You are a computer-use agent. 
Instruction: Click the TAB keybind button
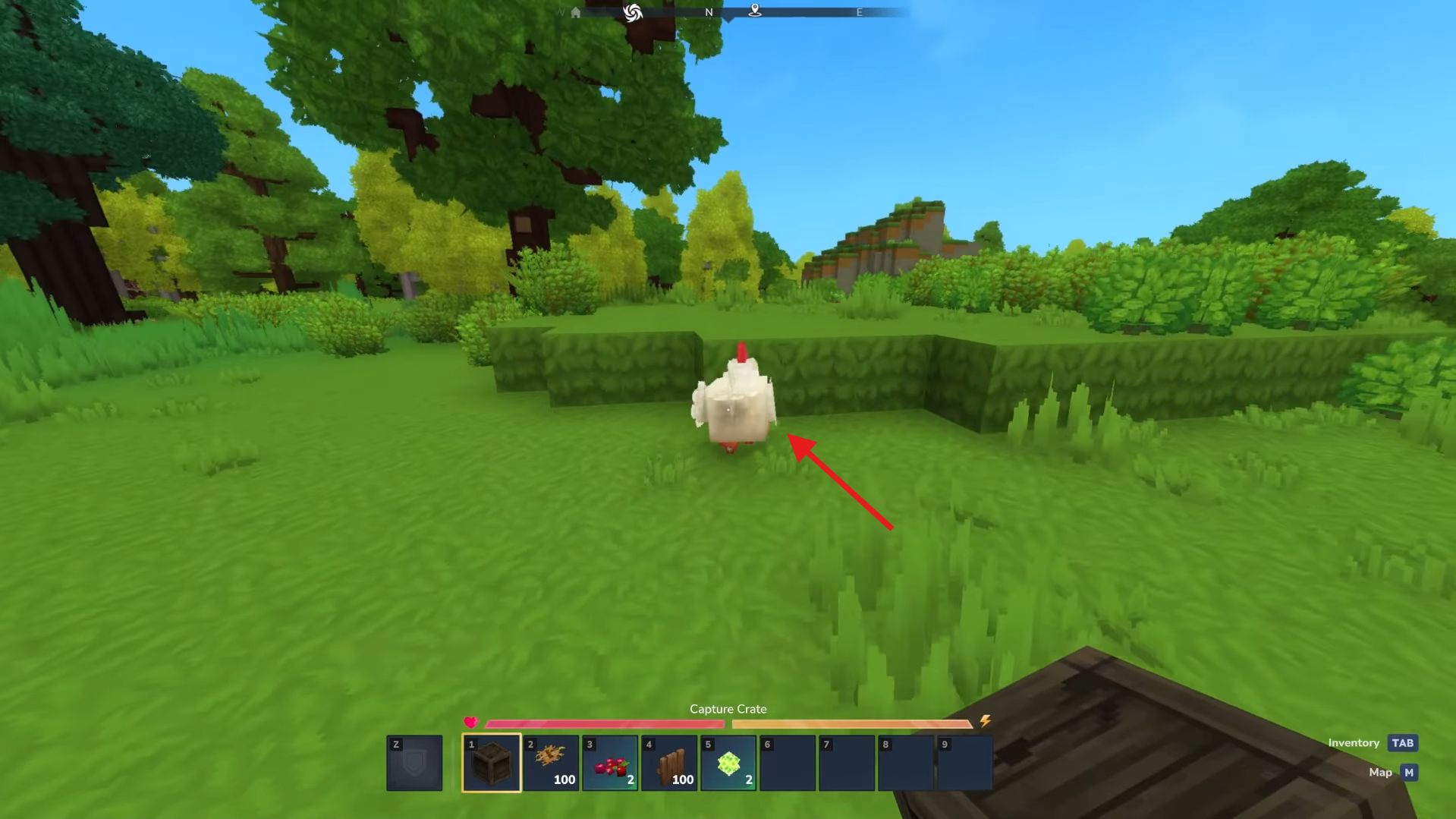point(1401,742)
